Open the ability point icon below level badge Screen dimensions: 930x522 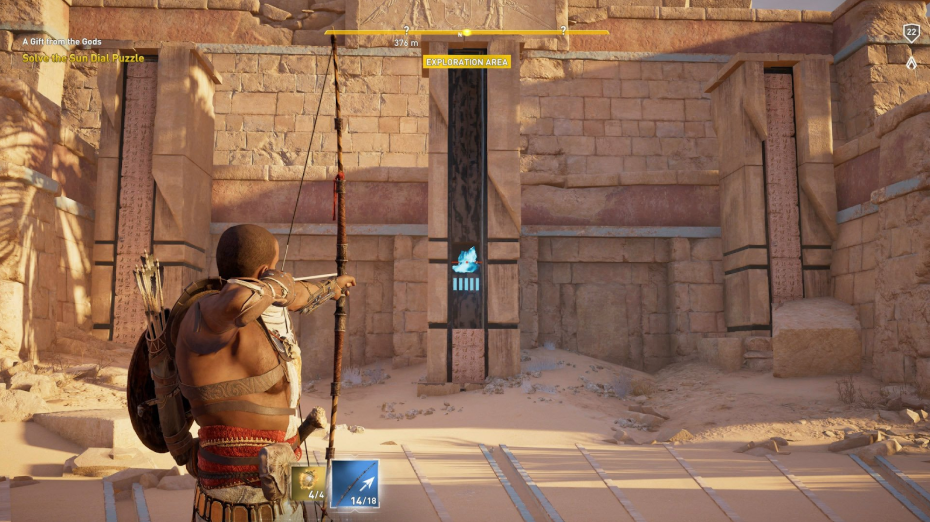tap(911, 63)
